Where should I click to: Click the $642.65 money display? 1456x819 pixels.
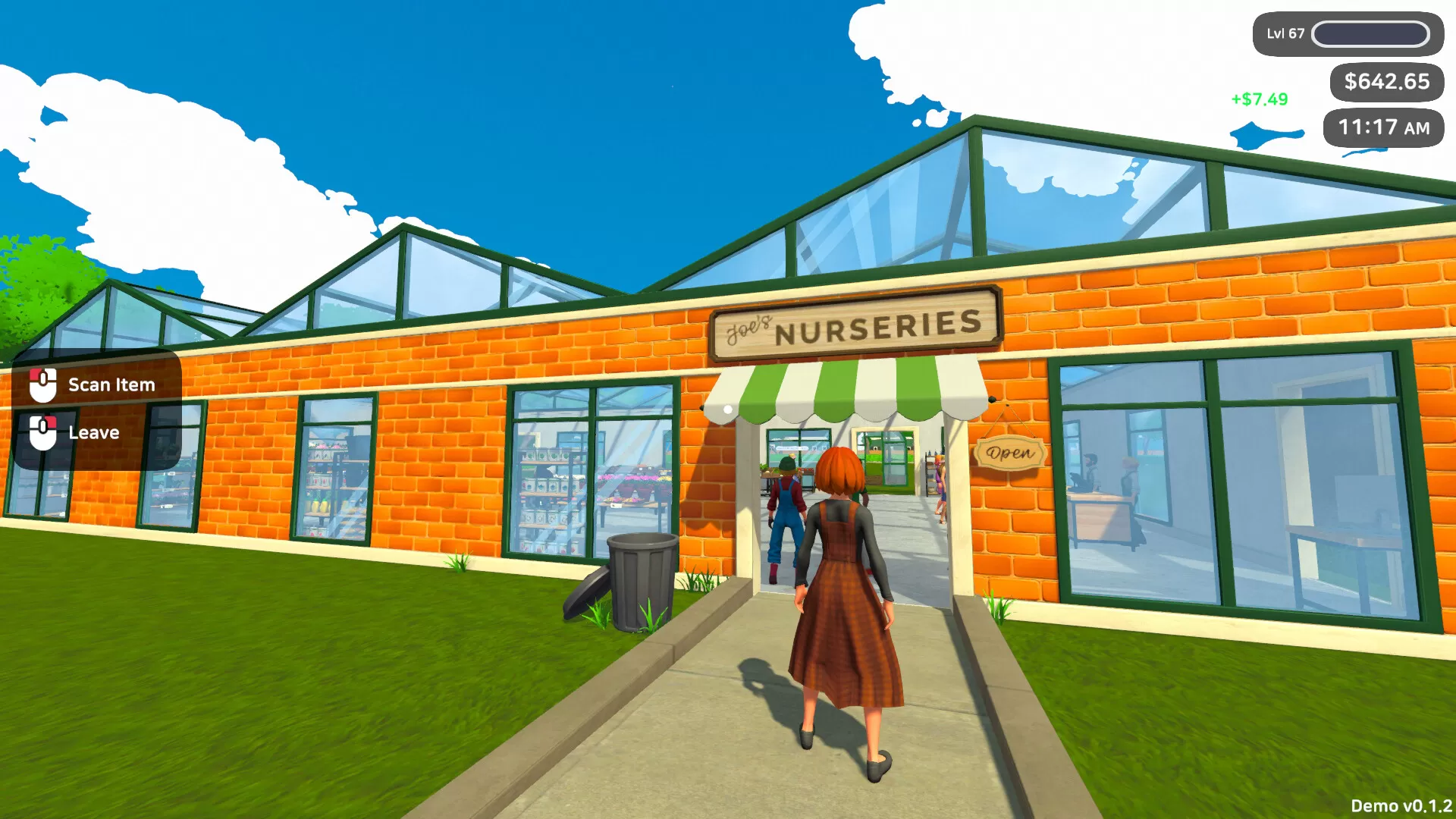[x=1387, y=81]
